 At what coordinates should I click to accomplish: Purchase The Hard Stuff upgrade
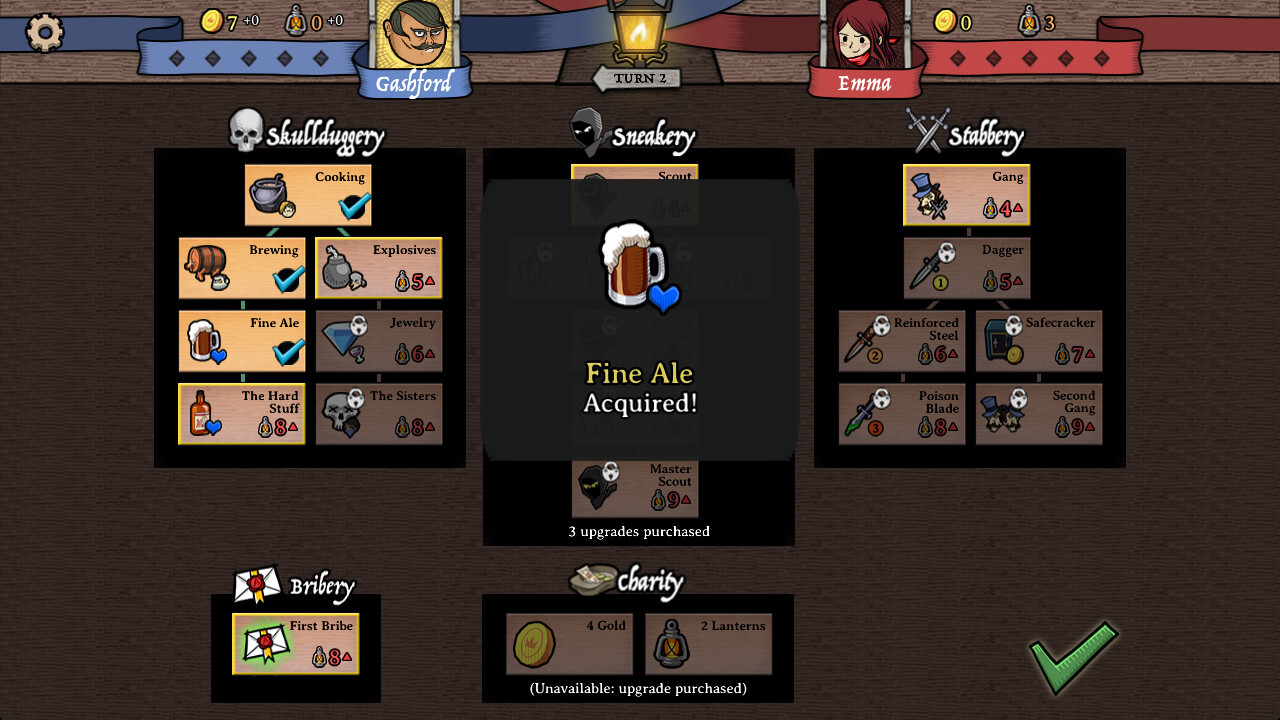(x=241, y=413)
